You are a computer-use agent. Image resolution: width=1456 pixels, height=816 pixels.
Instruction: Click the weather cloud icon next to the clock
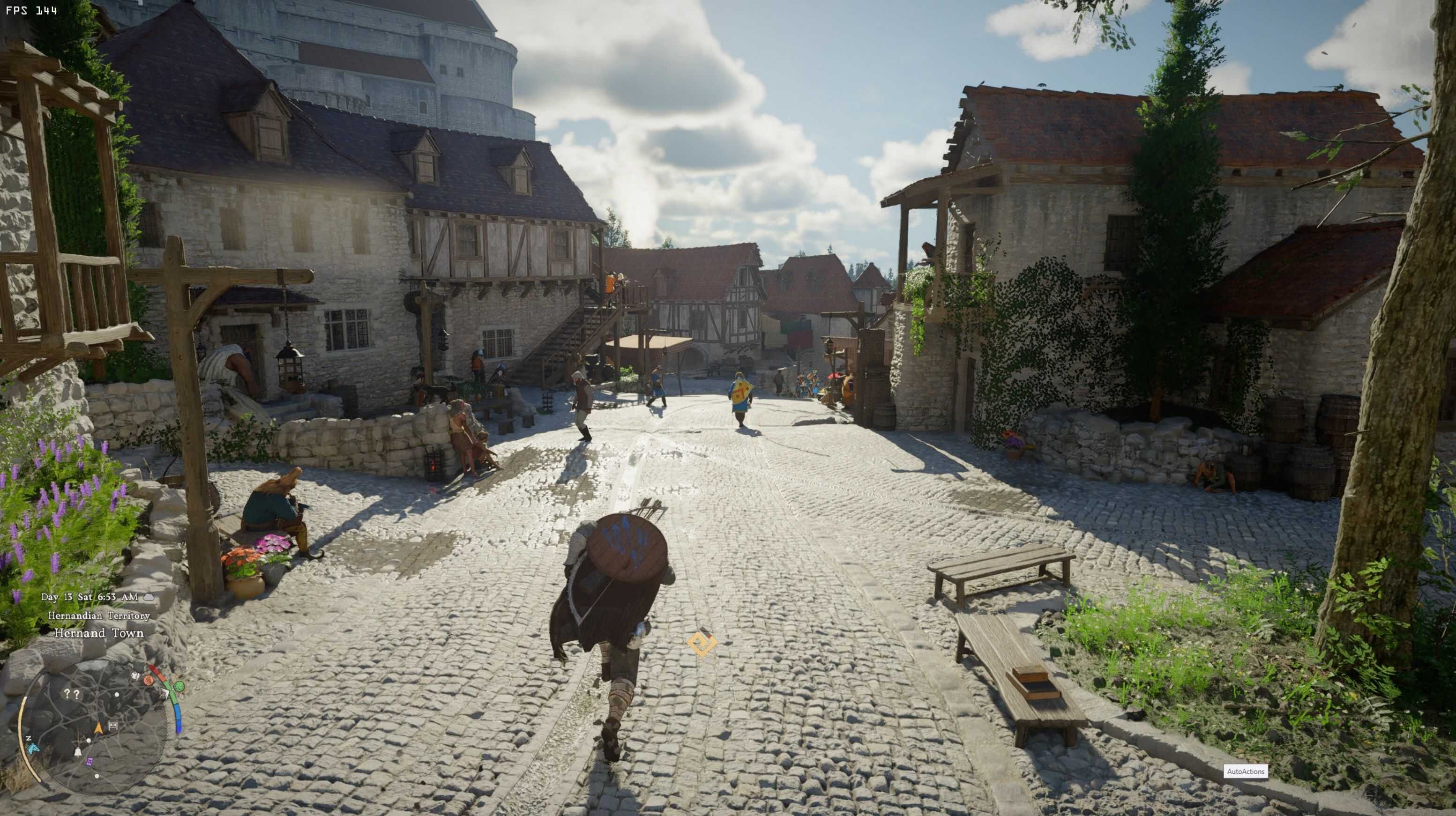coord(149,598)
